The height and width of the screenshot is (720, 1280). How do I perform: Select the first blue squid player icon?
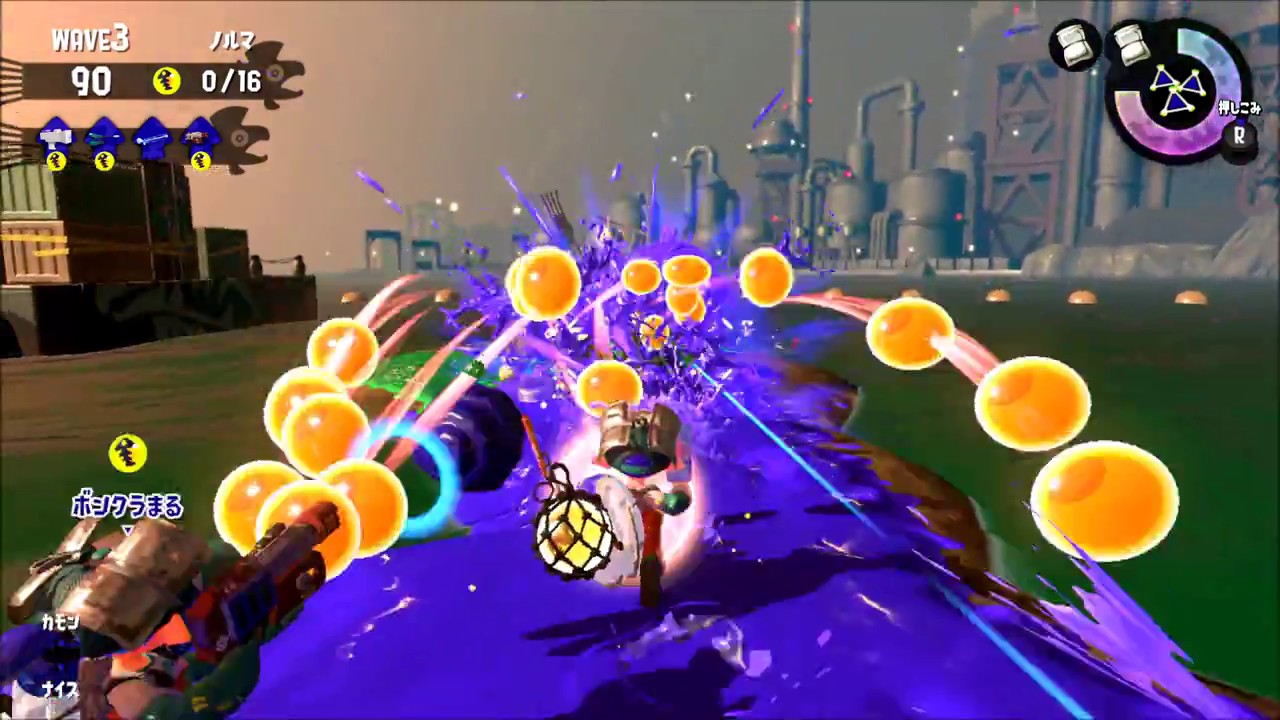pyautogui.click(x=55, y=132)
